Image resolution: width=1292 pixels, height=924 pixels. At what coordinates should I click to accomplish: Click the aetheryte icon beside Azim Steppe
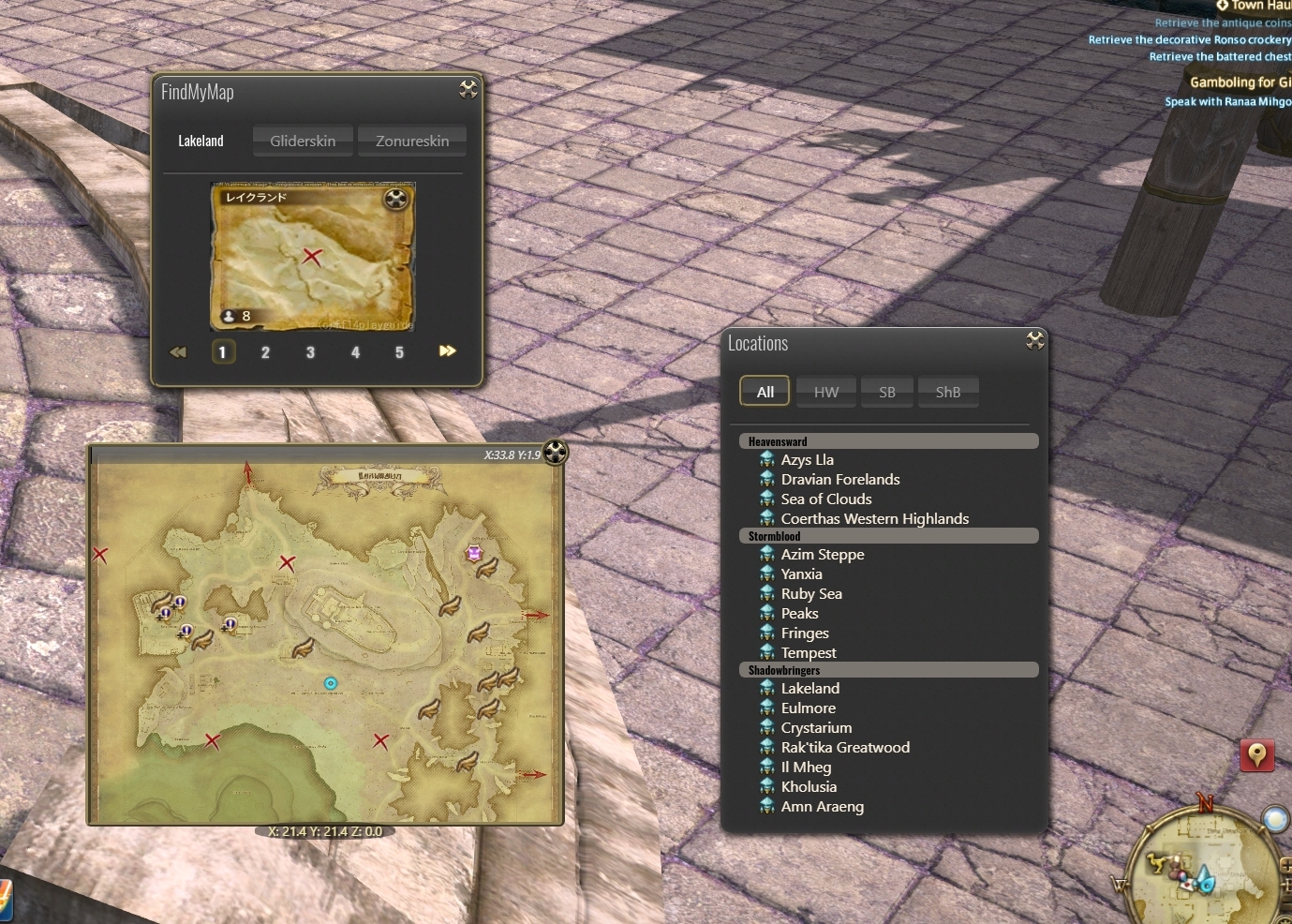(x=767, y=554)
